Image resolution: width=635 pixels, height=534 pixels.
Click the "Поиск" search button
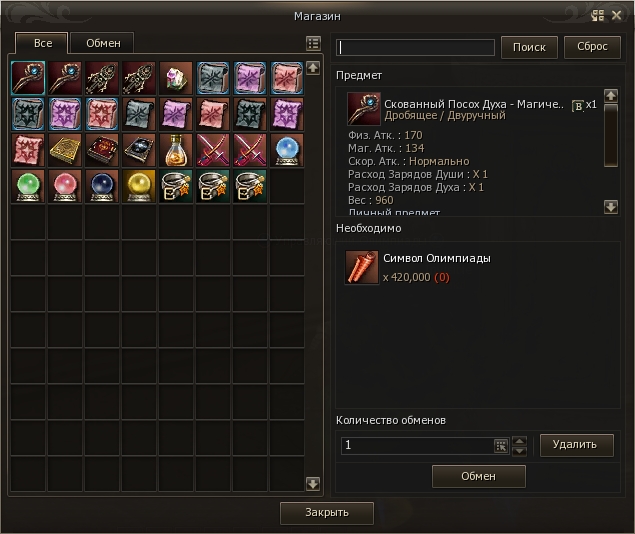coord(529,47)
